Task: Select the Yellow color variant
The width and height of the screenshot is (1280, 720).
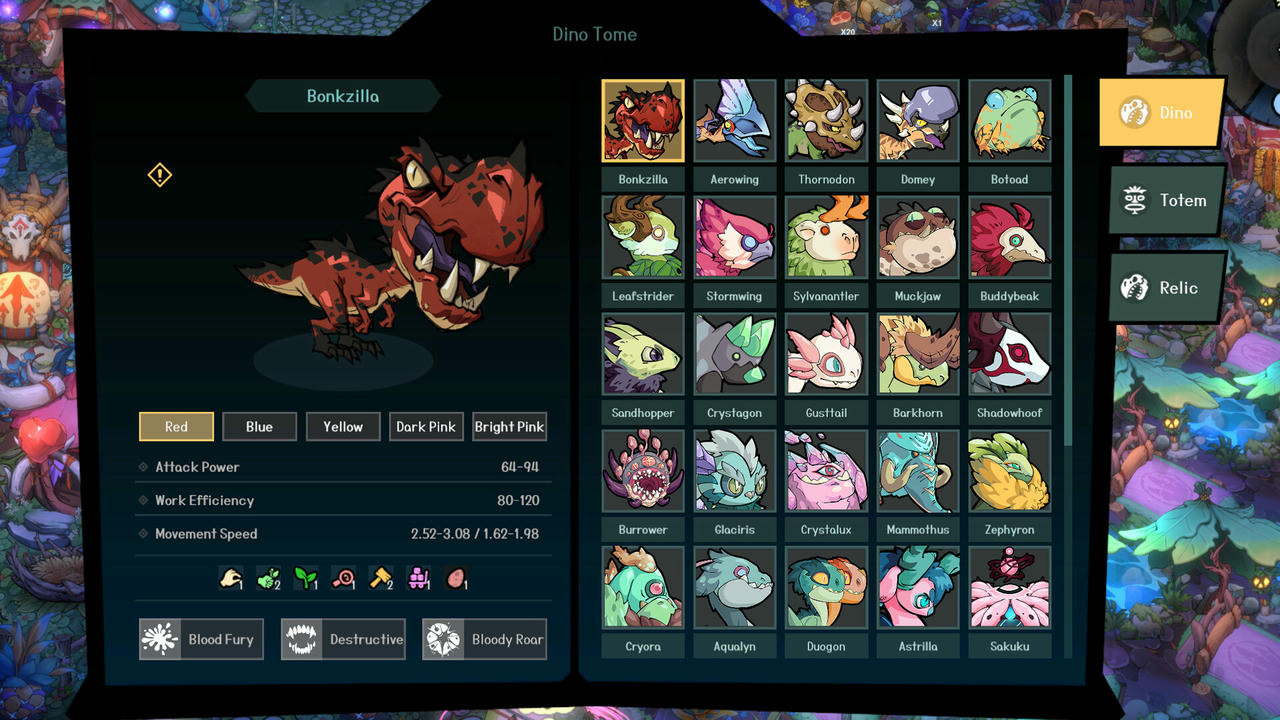Action: pos(343,426)
